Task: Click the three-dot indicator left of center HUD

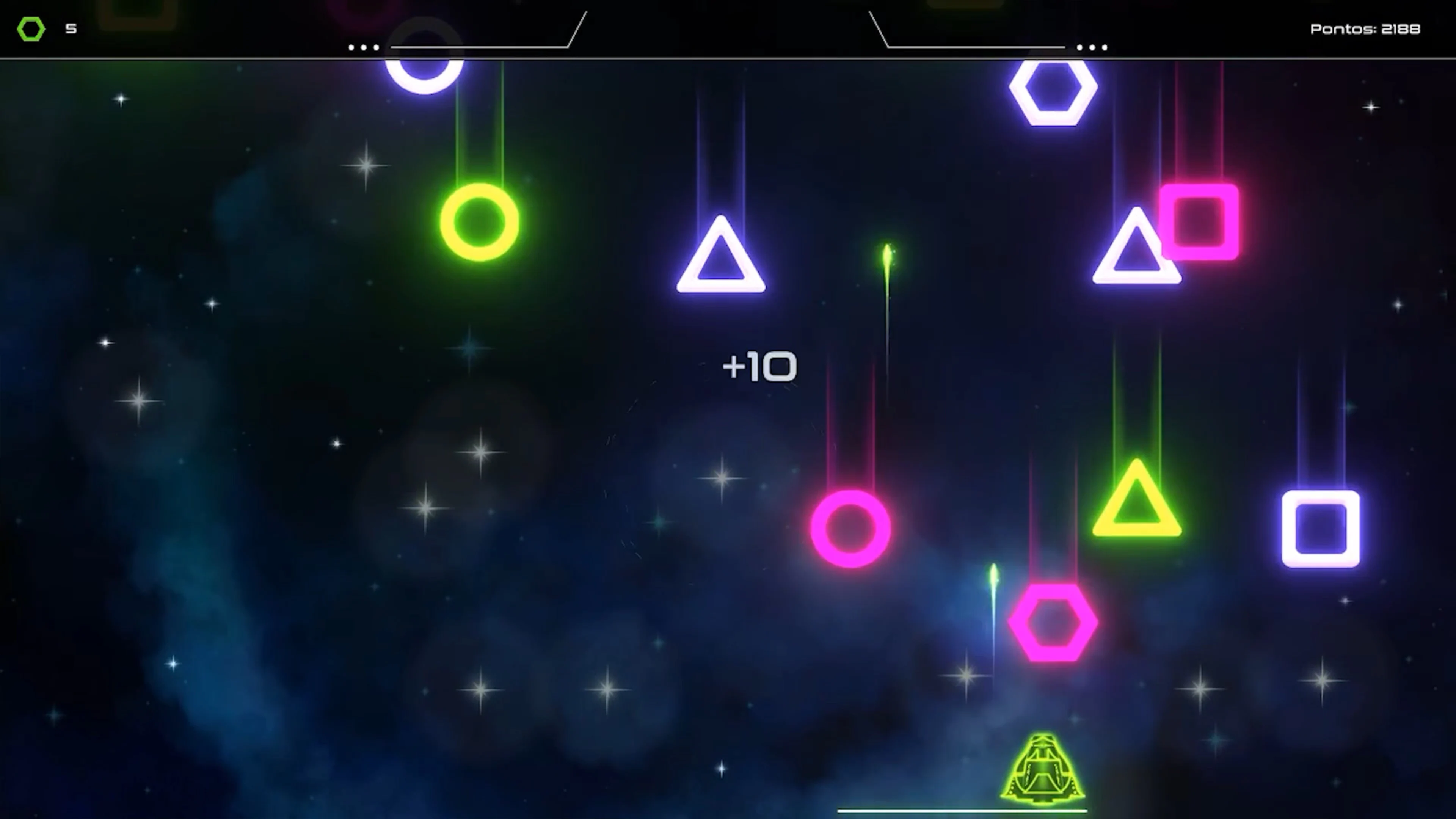Action: tap(364, 48)
